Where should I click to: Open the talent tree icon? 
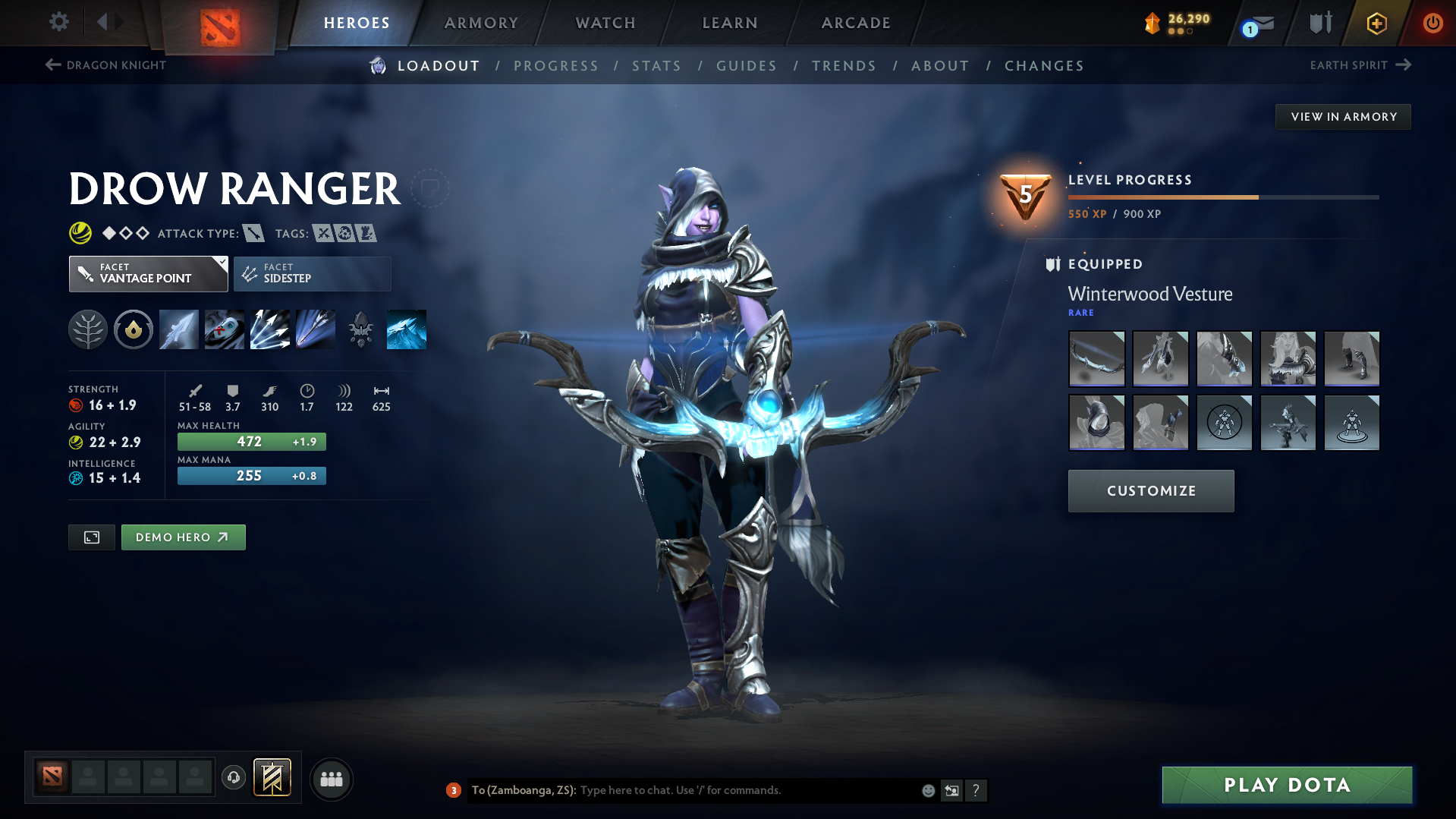click(x=88, y=329)
